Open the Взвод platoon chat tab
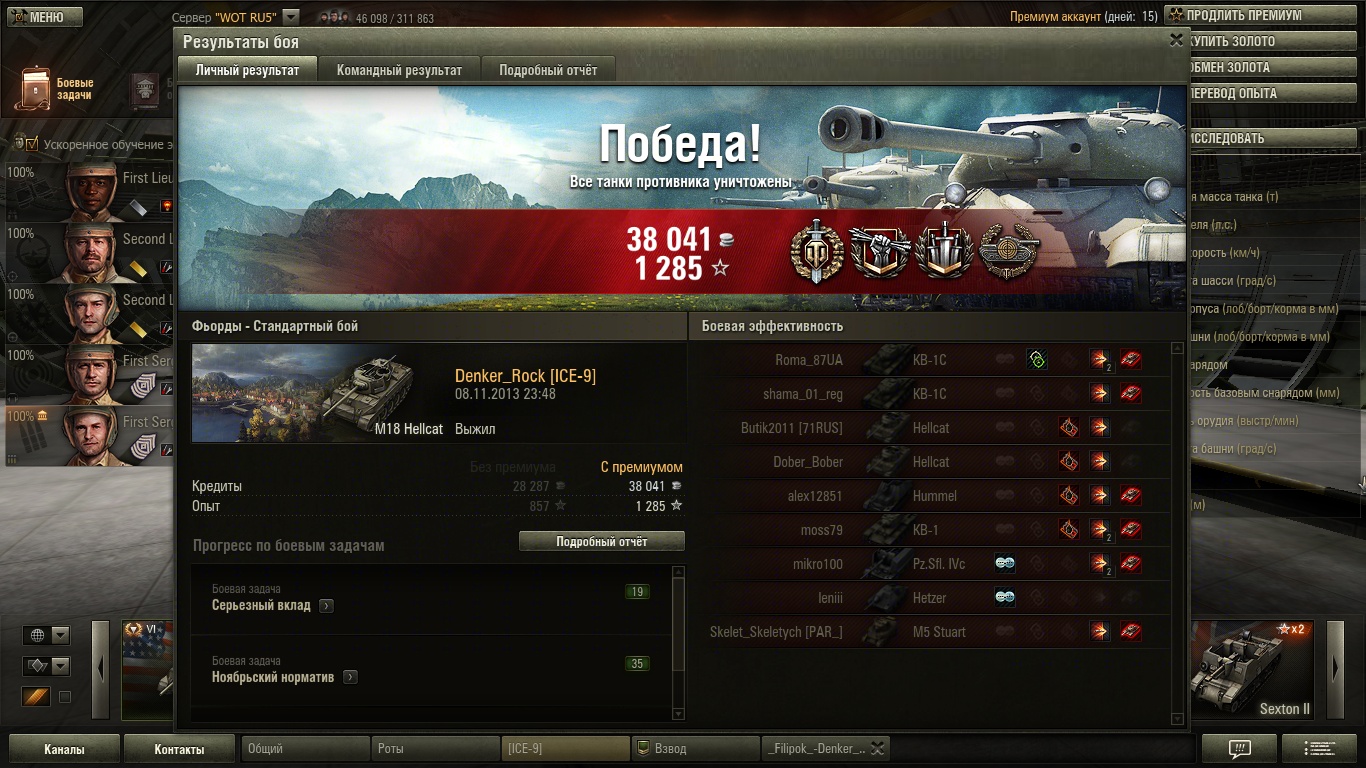1366x768 pixels. [x=695, y=748]
